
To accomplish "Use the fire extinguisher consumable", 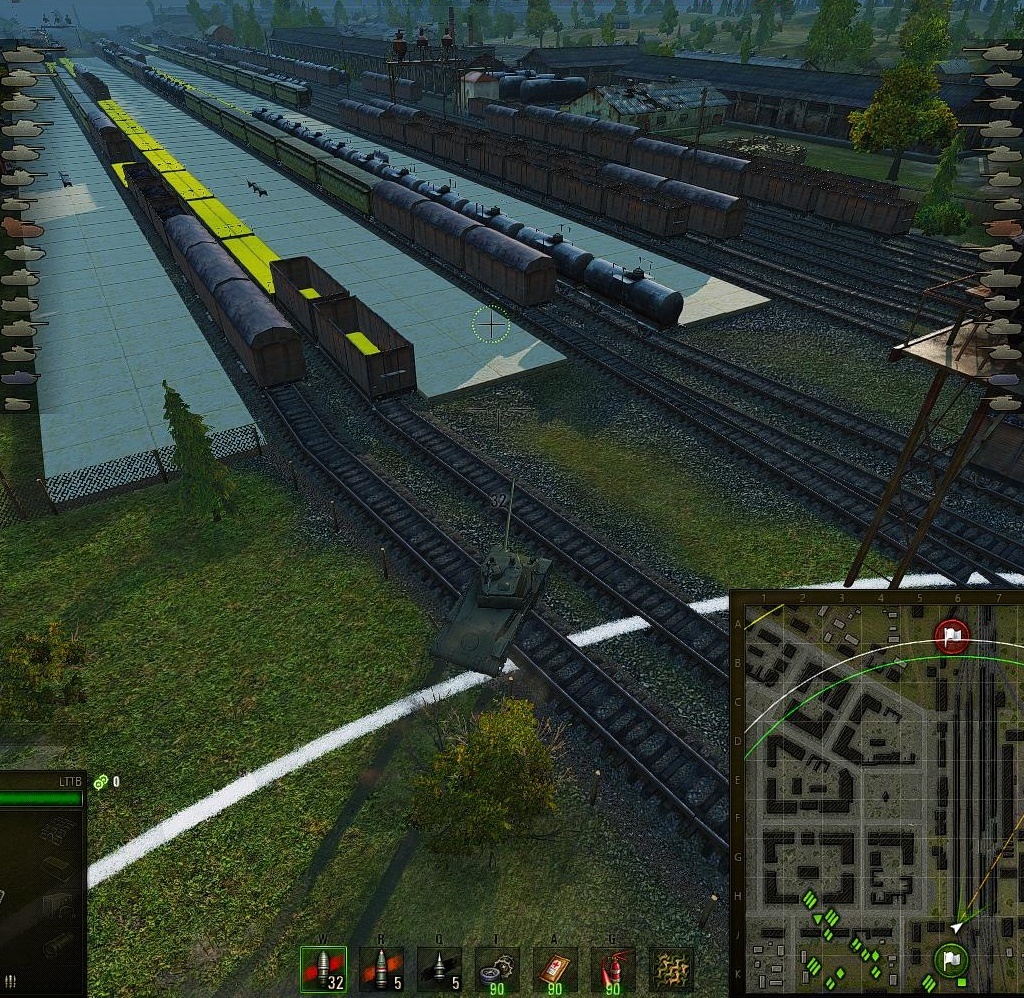I will click(x=613, y=969).
